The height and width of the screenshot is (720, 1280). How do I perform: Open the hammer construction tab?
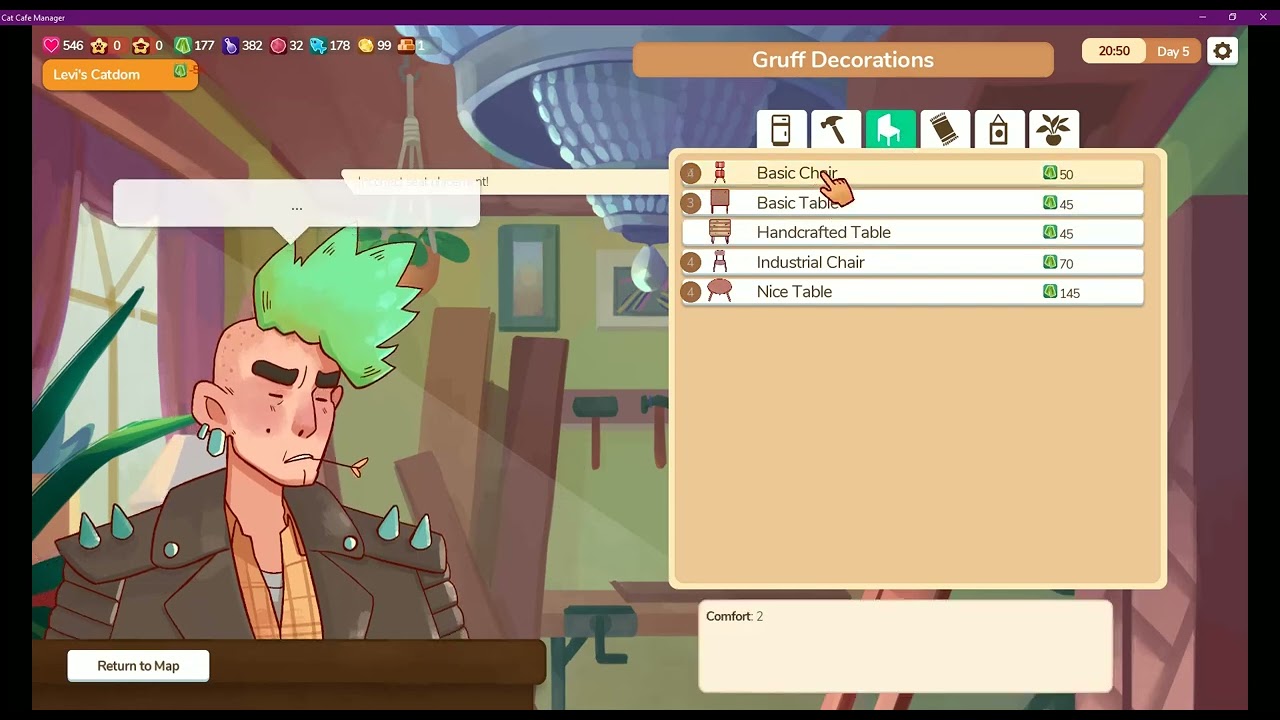(835, 130)
